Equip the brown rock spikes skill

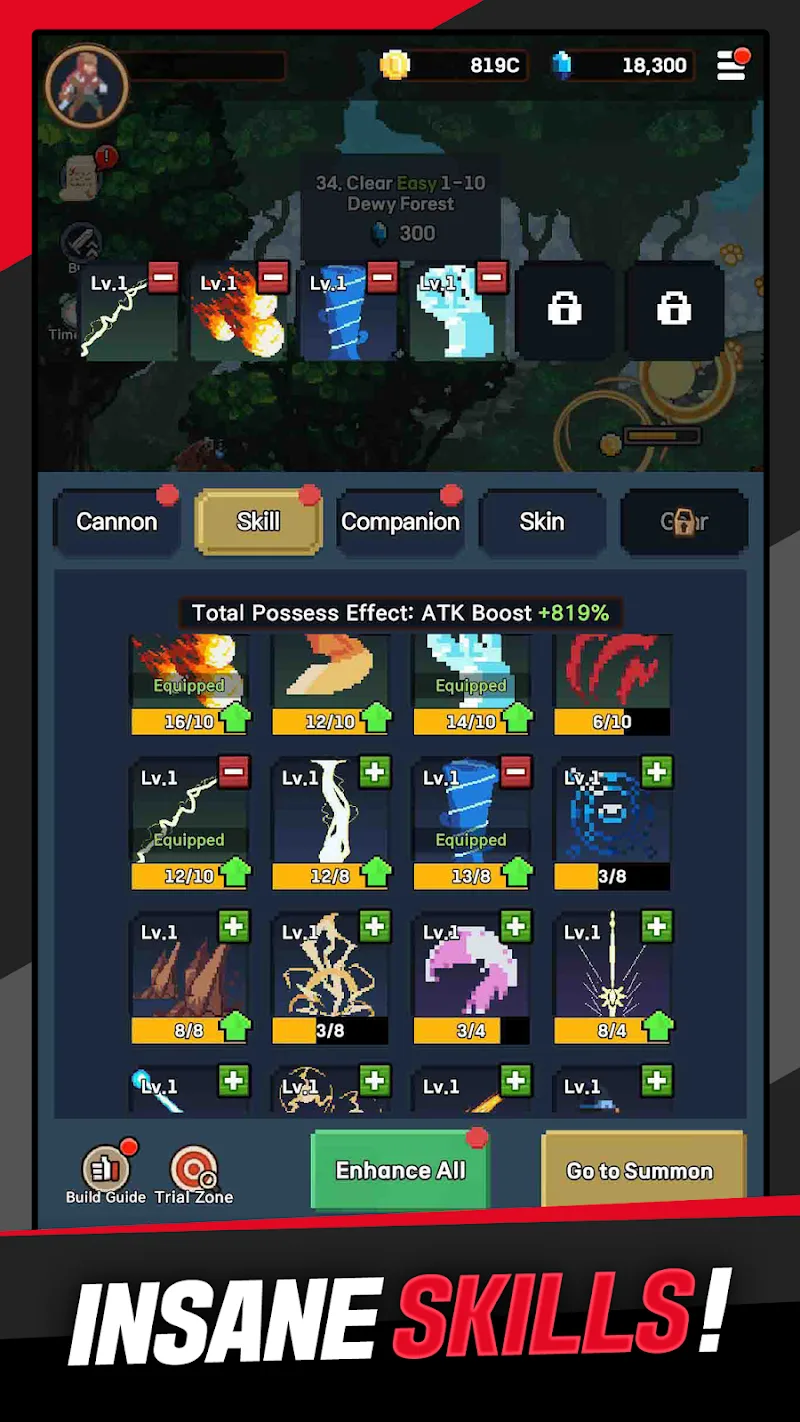(233, 926)
